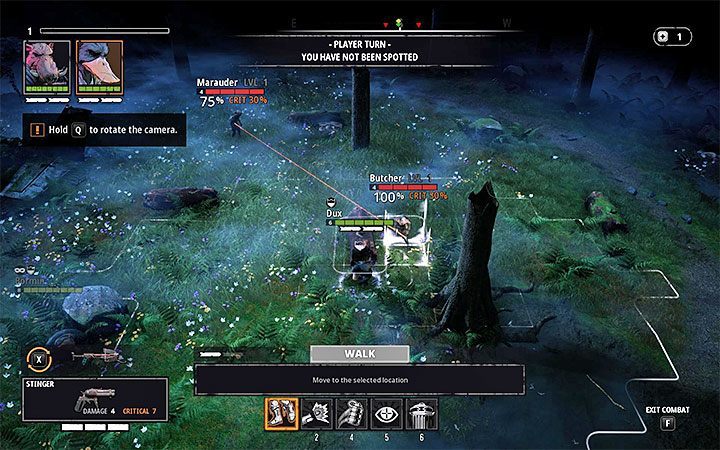Screen dimensions: 720x450
Task: Activate the overwatch eye ability
Action: click(x=387, y=414)
